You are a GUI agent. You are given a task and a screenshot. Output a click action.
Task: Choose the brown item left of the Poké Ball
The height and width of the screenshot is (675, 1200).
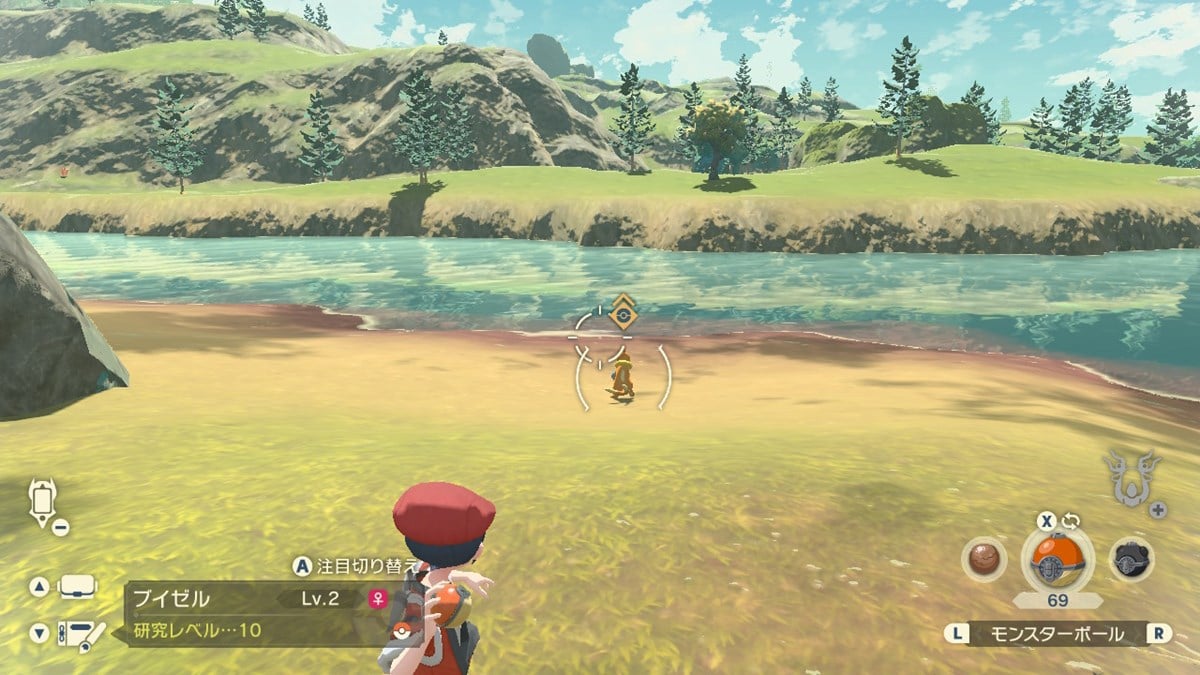983,559
